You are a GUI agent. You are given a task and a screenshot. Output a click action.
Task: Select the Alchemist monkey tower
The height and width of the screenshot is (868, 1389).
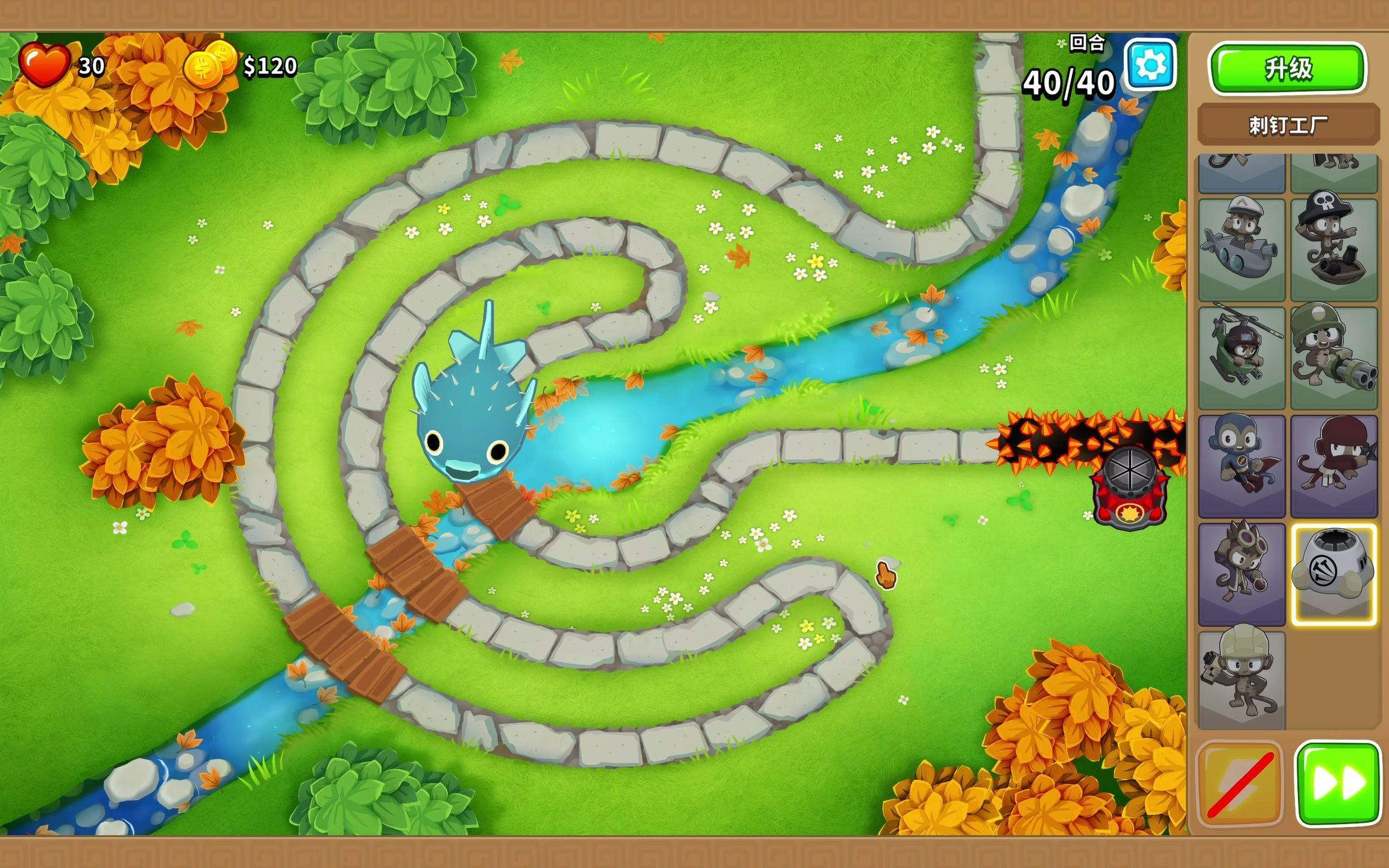(x=1241, y=573)
